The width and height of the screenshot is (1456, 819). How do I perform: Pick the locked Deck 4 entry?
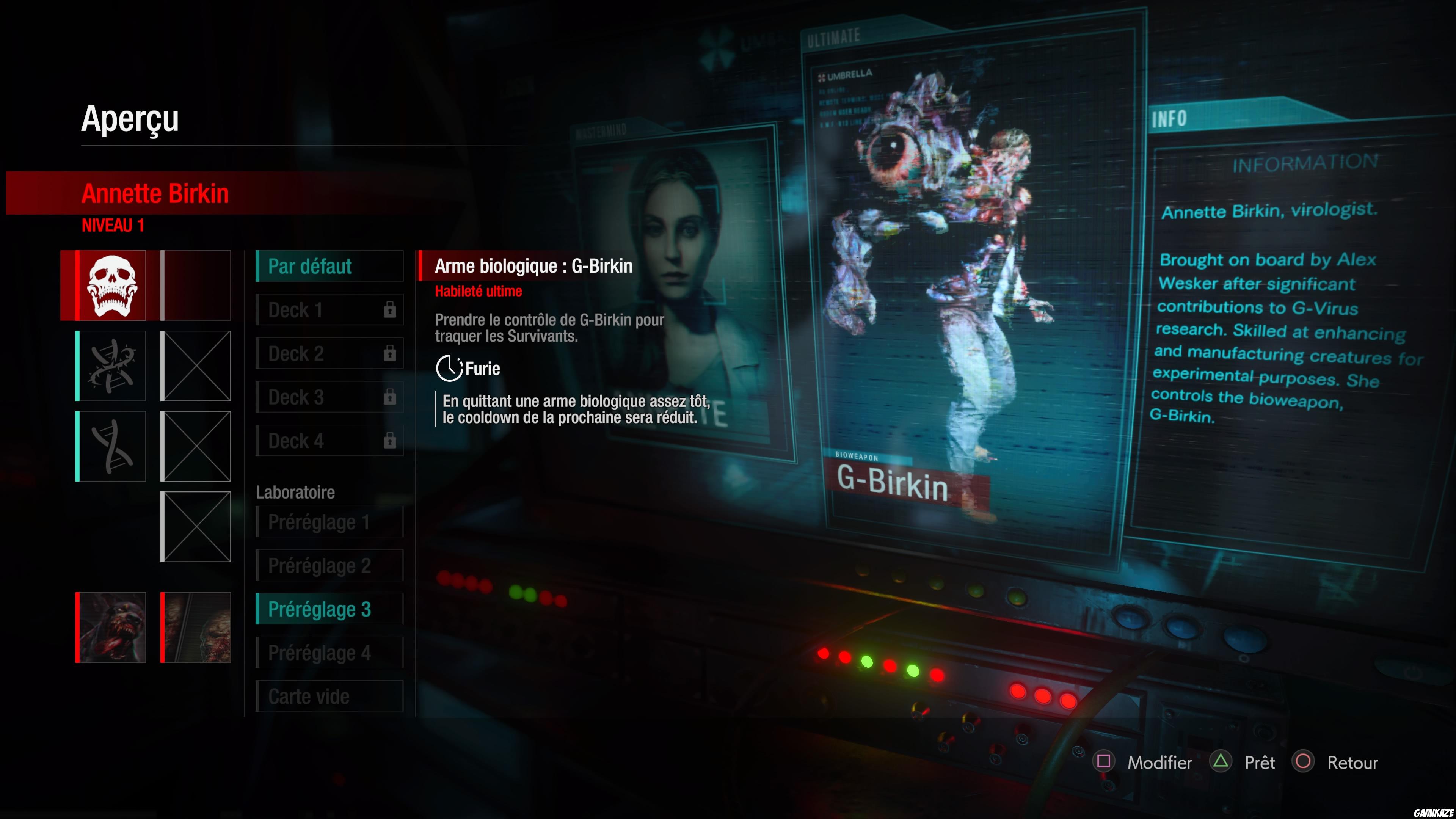(329, 440)
